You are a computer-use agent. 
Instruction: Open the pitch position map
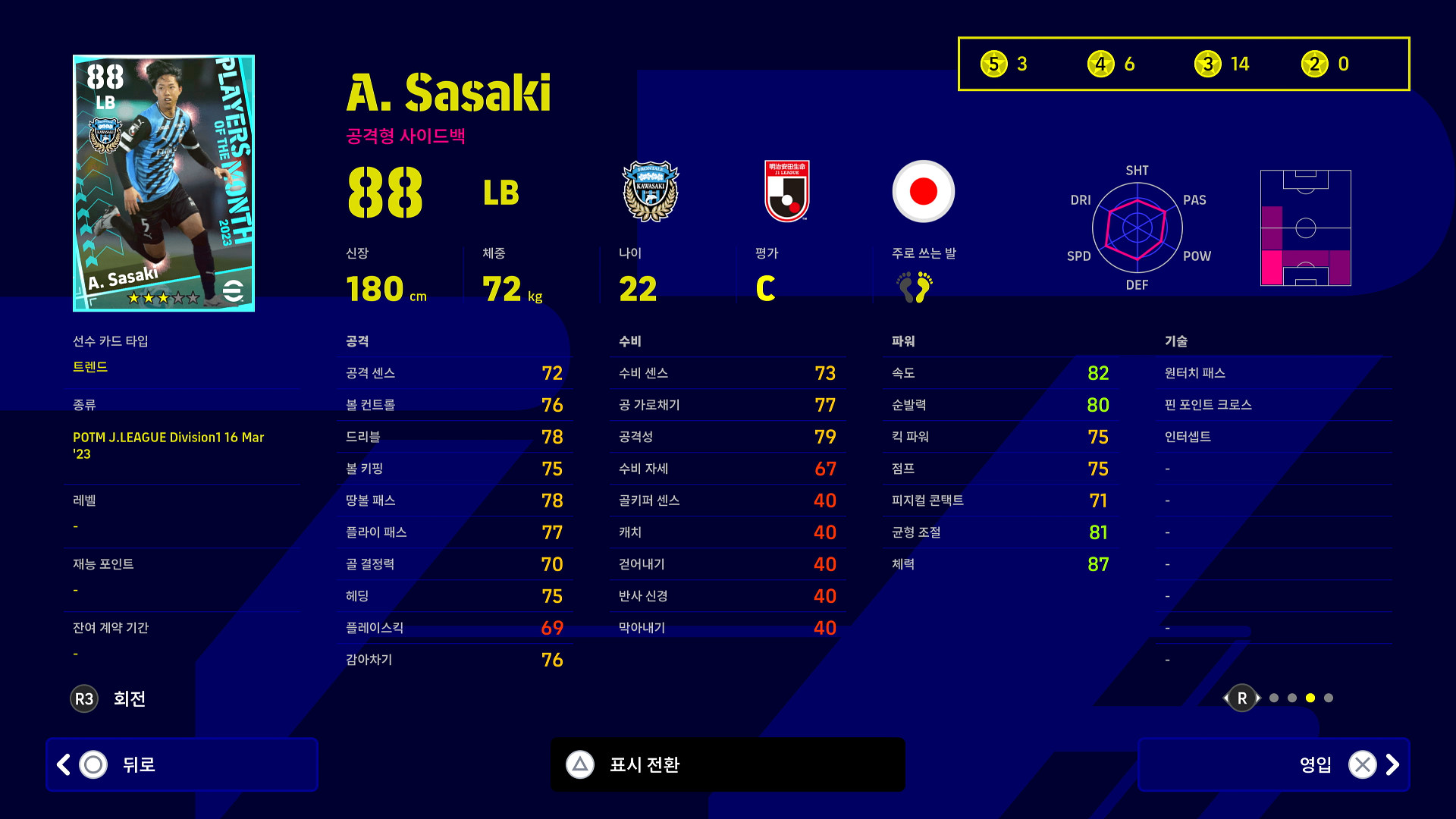(x=1305, y=227)
